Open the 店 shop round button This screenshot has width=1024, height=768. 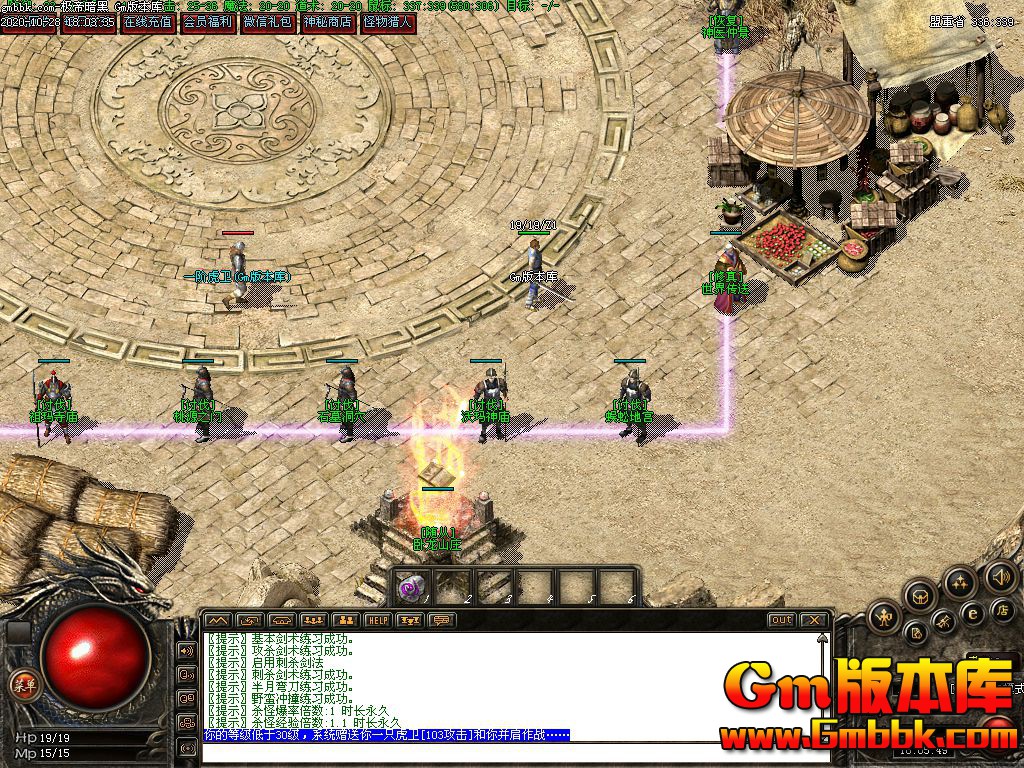point(1002,609)
